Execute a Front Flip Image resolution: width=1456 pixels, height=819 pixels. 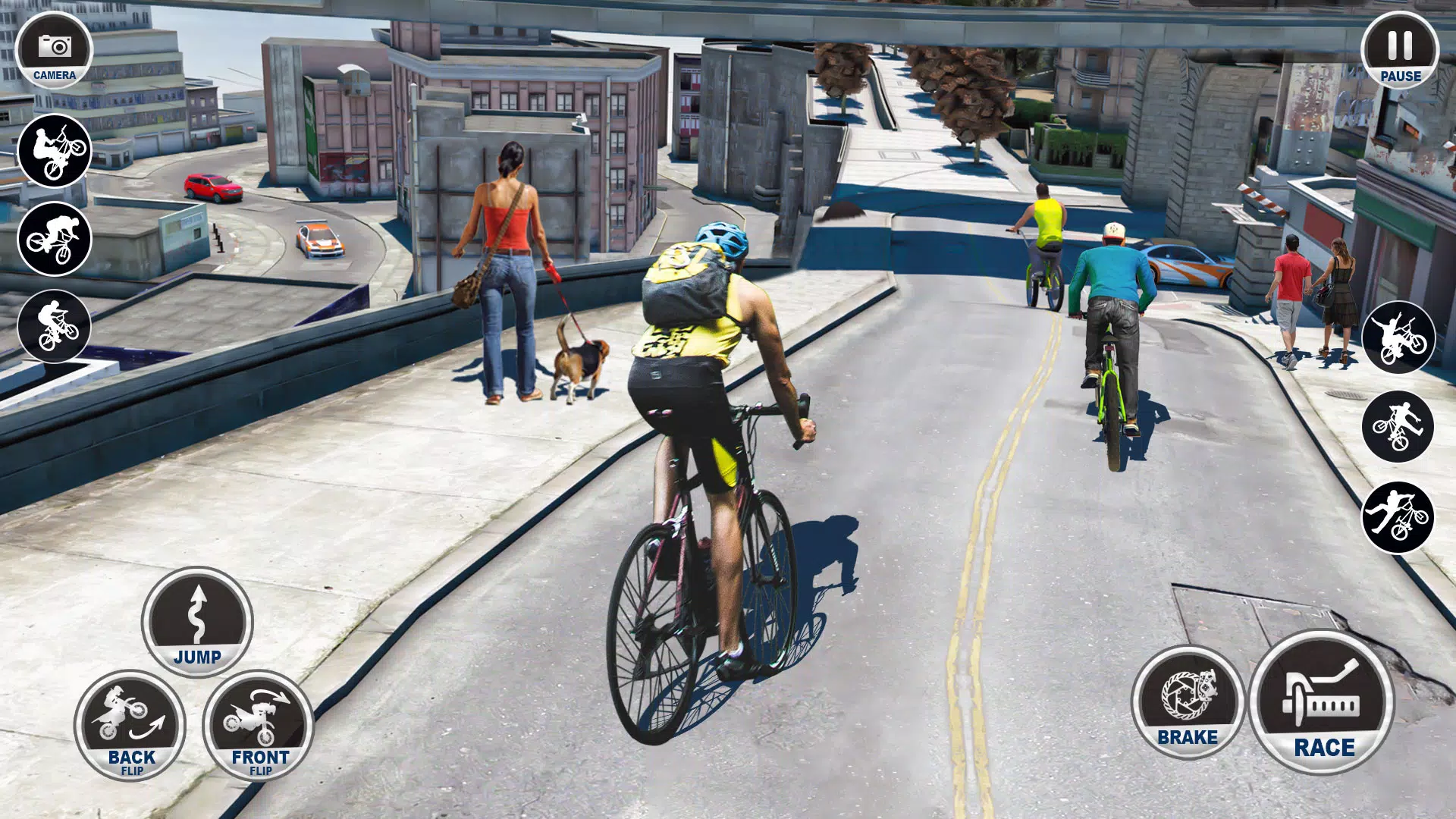coord(259,725)
